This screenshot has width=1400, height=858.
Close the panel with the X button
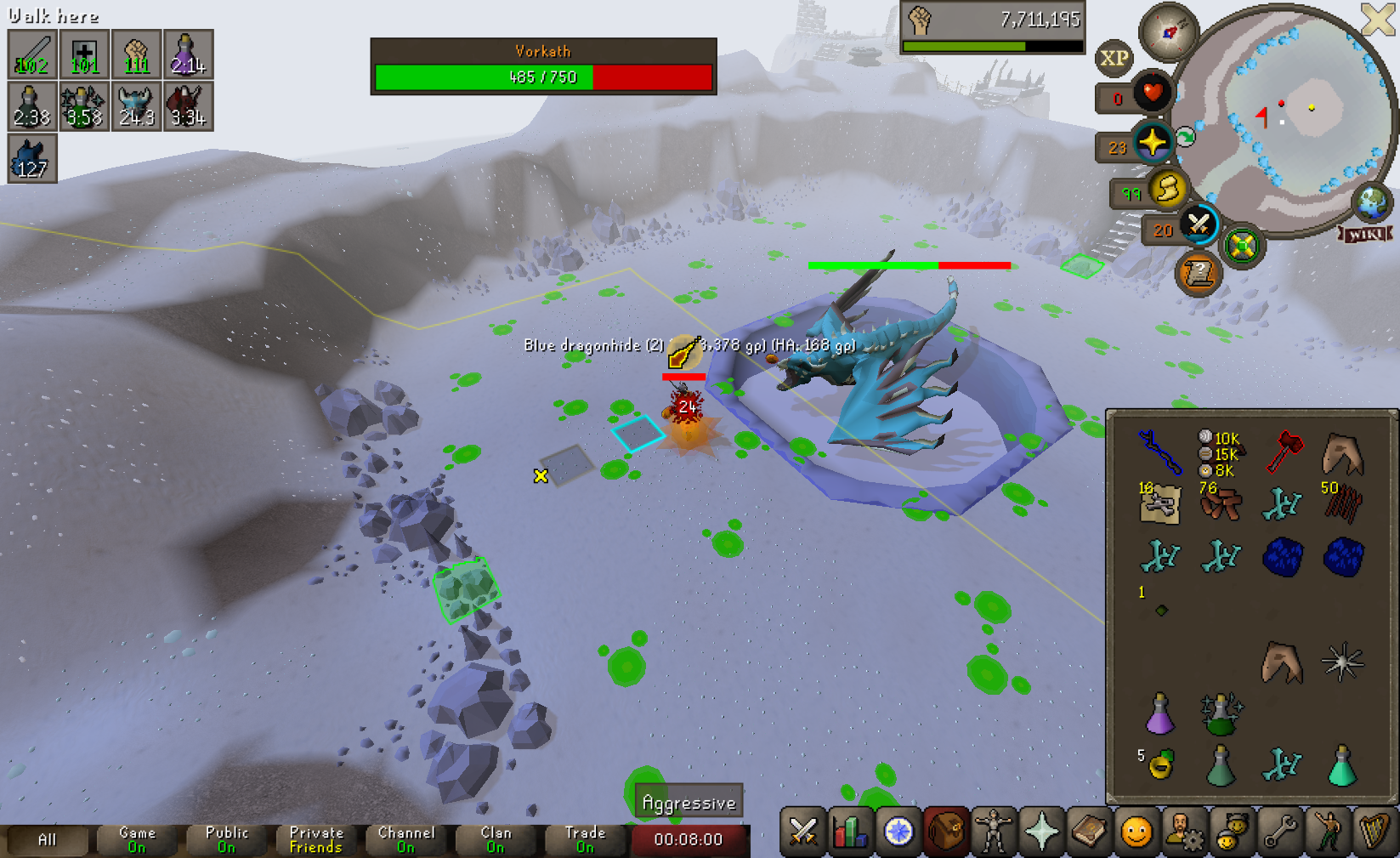pyautogui.click(x=1378, y=19)
